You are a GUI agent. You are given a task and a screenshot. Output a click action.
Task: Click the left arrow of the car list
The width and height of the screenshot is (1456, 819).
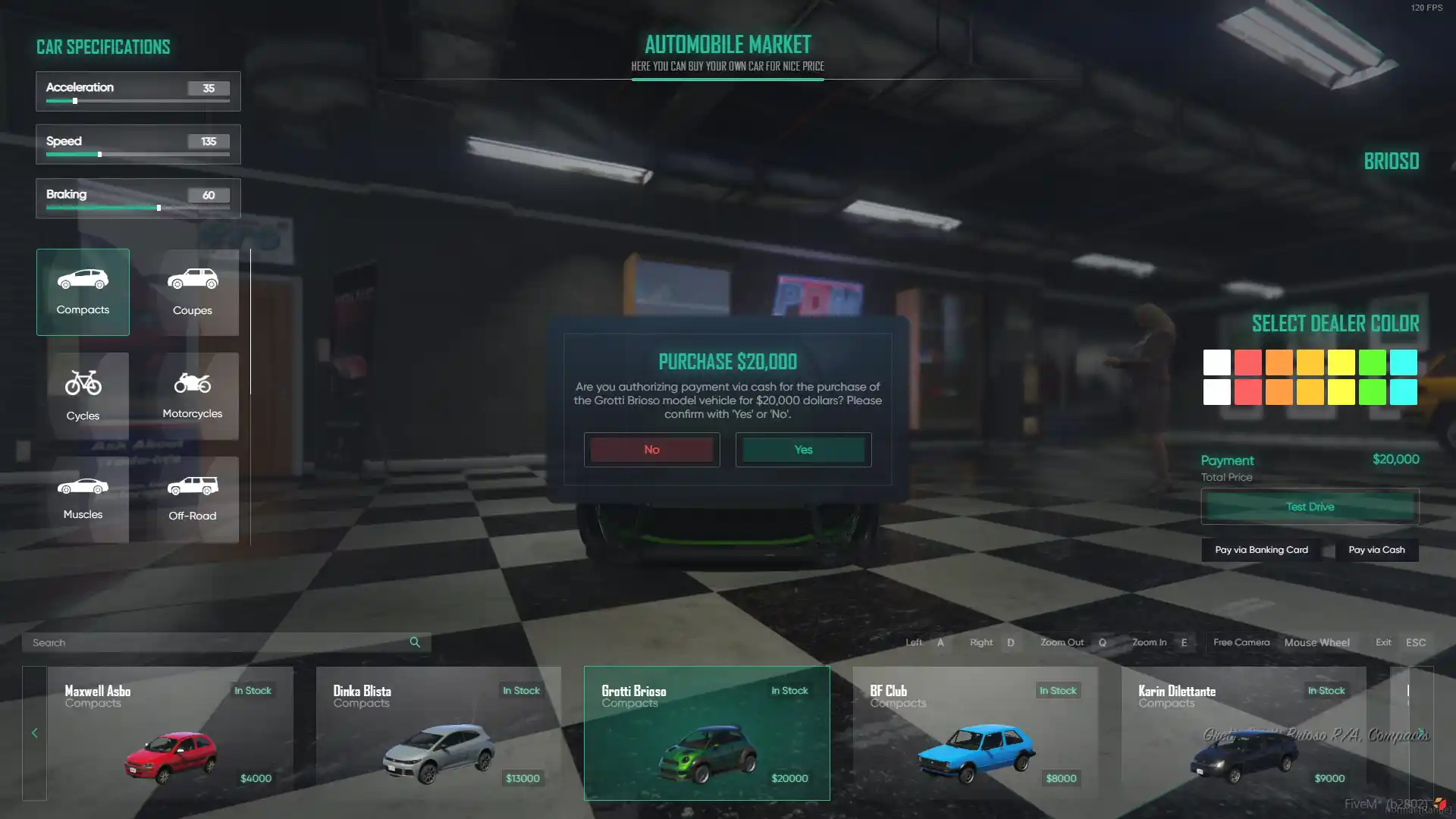(34, 733)
